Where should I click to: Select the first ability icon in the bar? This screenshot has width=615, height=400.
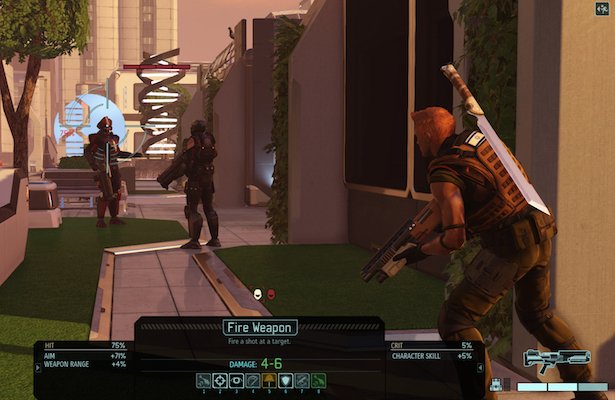coord(203,380)
